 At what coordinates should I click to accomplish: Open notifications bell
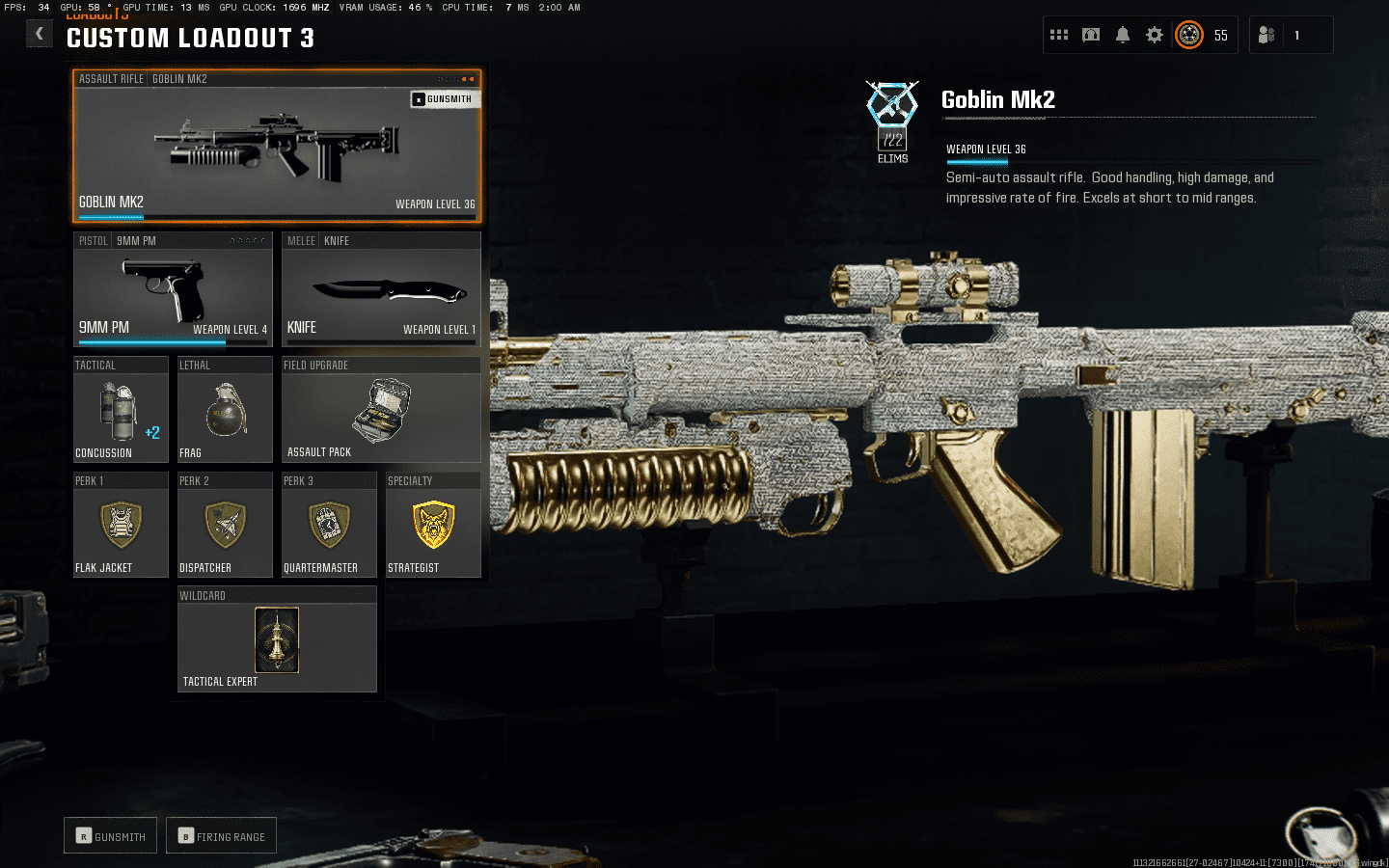click(1123, 36)
